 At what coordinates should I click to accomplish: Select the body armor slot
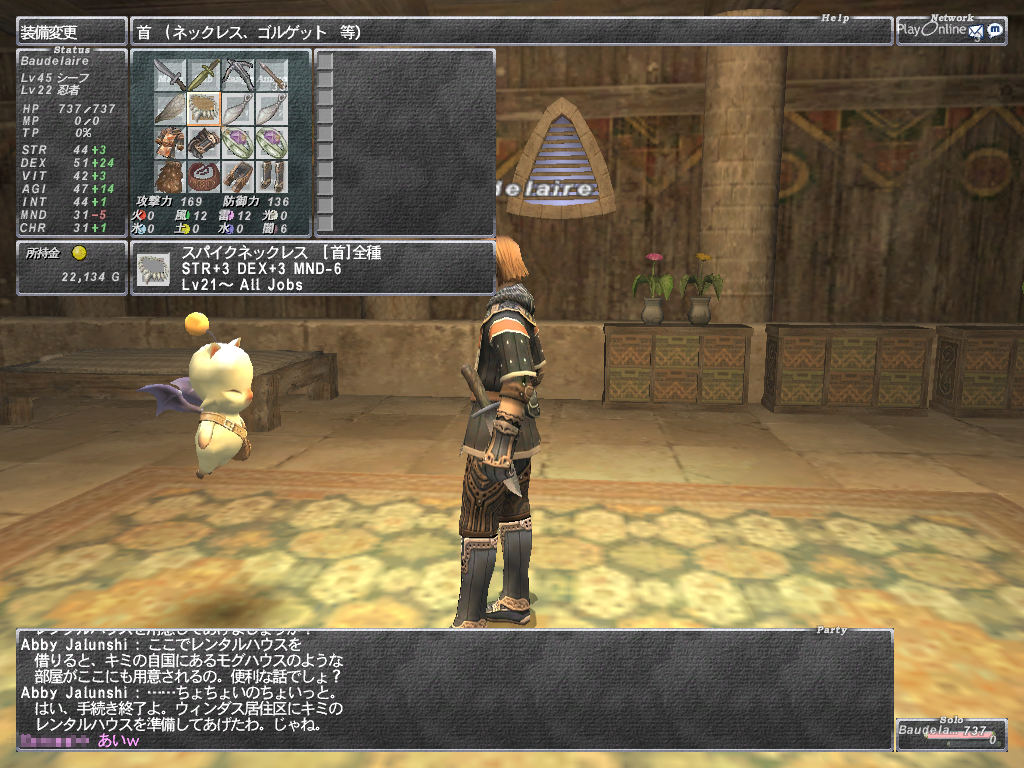coord(170,142)
